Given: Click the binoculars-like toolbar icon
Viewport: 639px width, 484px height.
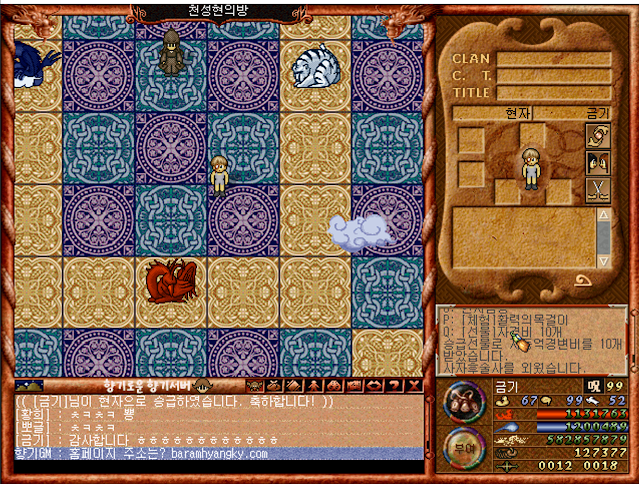Looking at the screenshot, I should [x=334, y=385].
